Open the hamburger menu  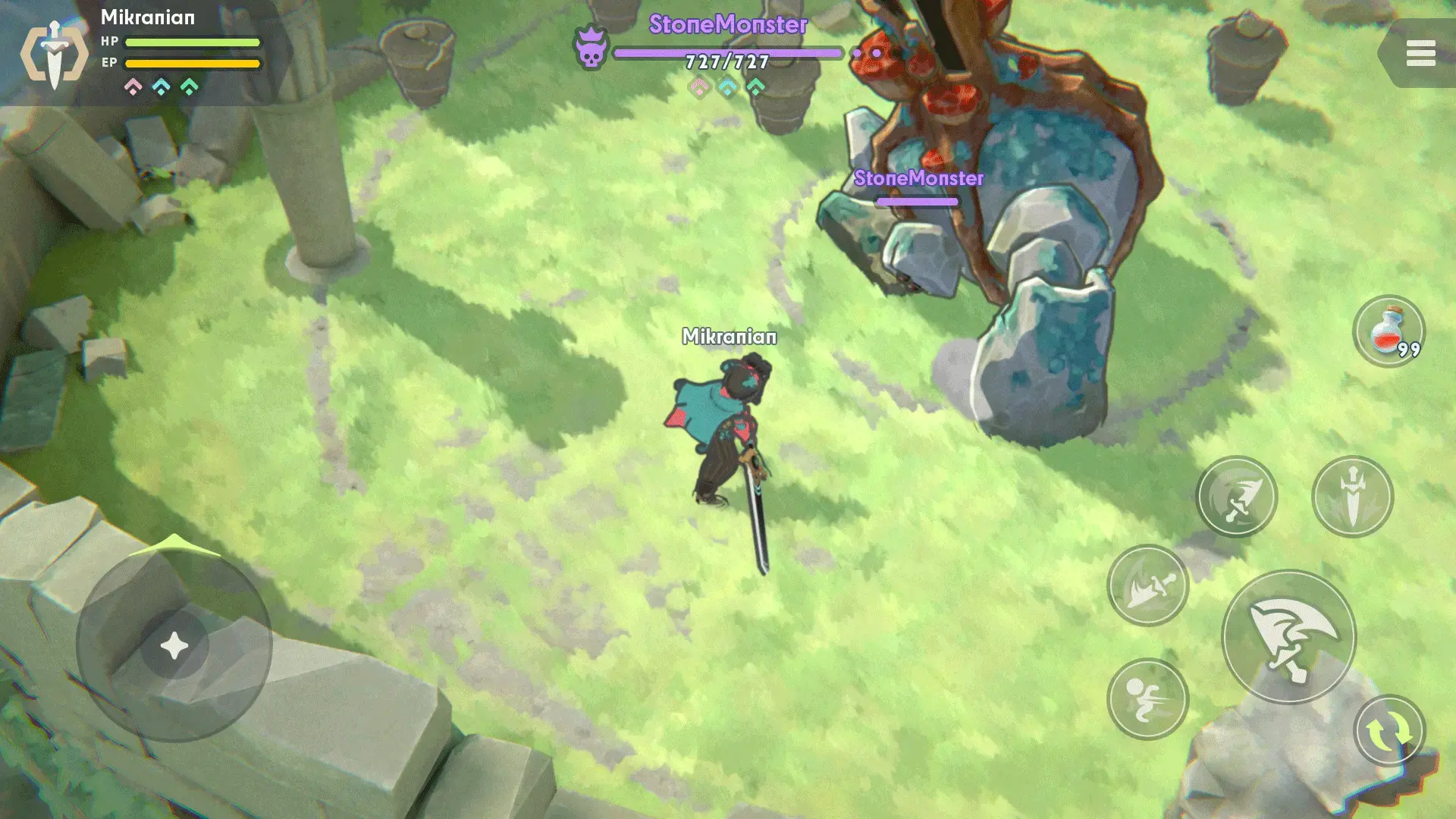pos(1420,54)
